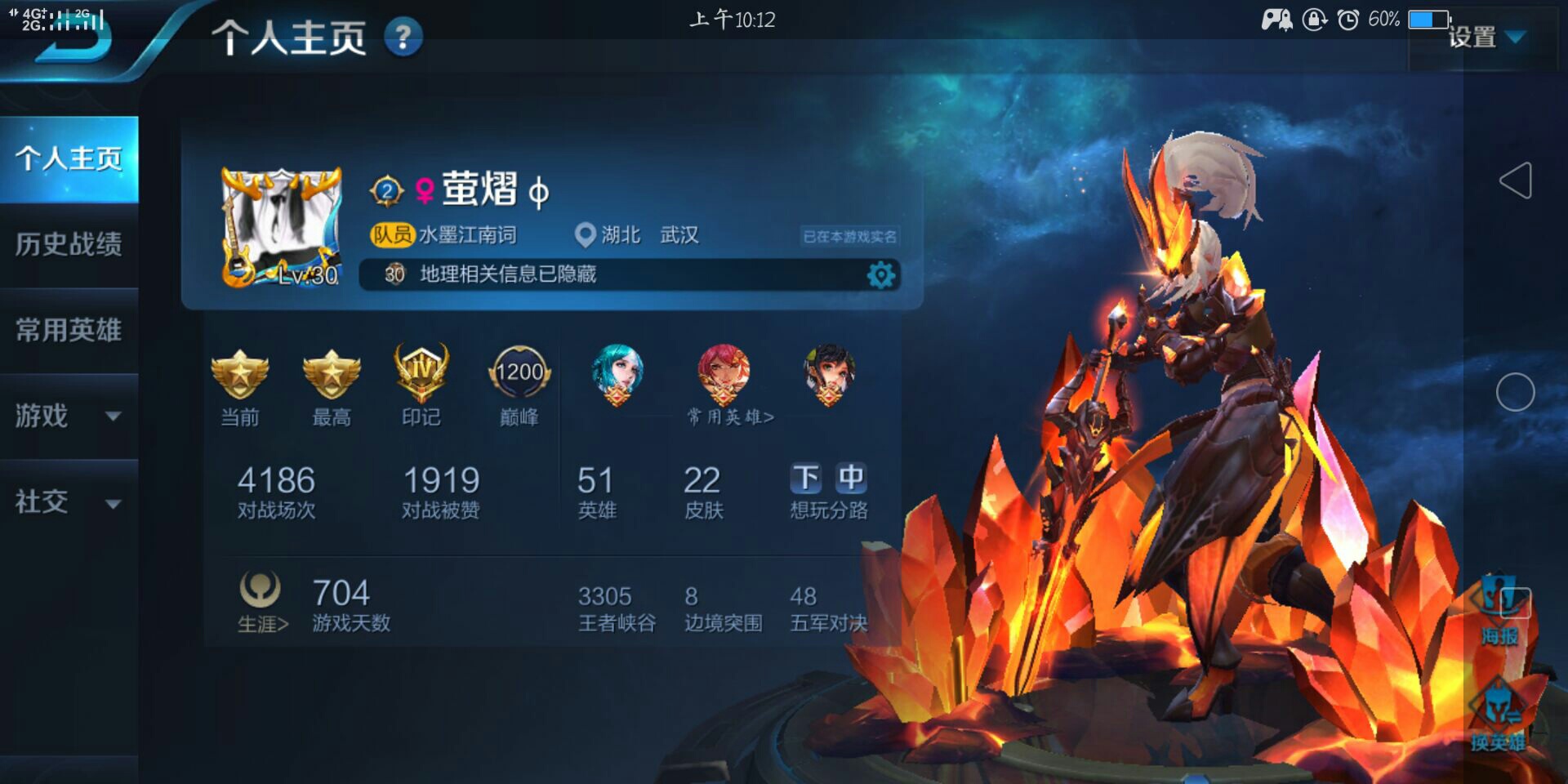Show the 巅峰 1200 score badge

(x=519, y=374)
